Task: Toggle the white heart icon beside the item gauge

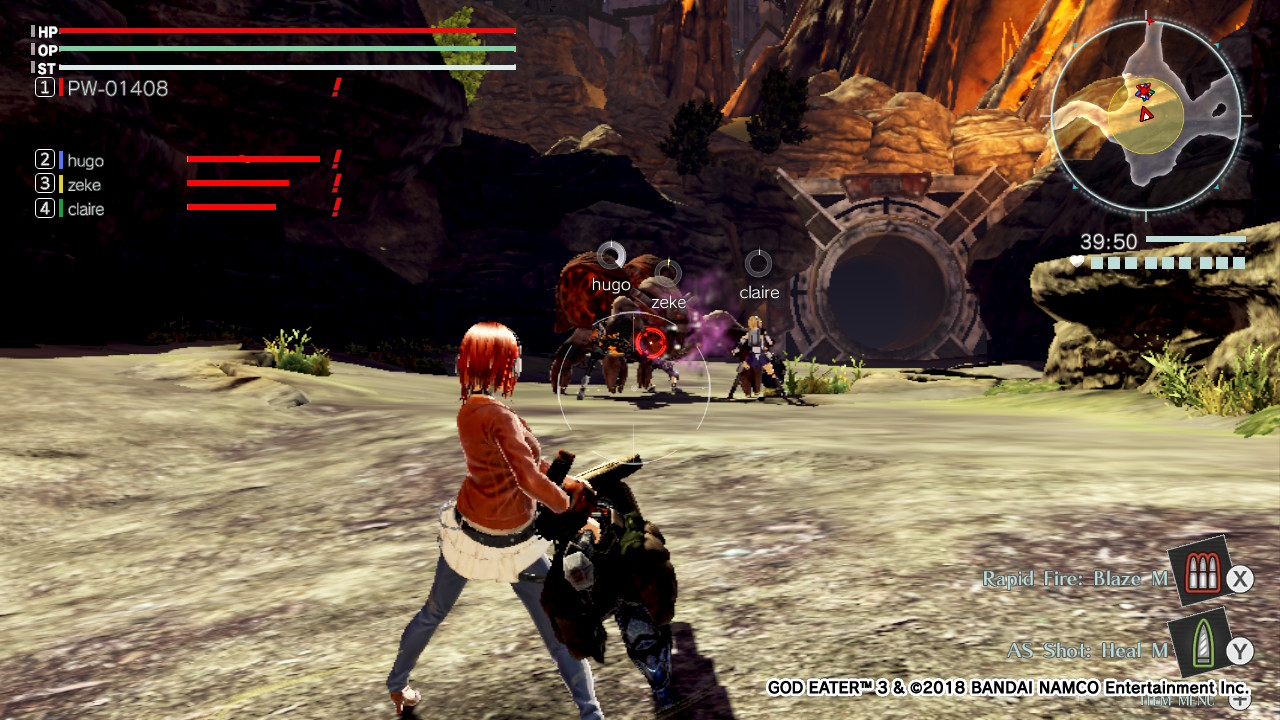Action: pyautogui.click(x=1076, y=260)
